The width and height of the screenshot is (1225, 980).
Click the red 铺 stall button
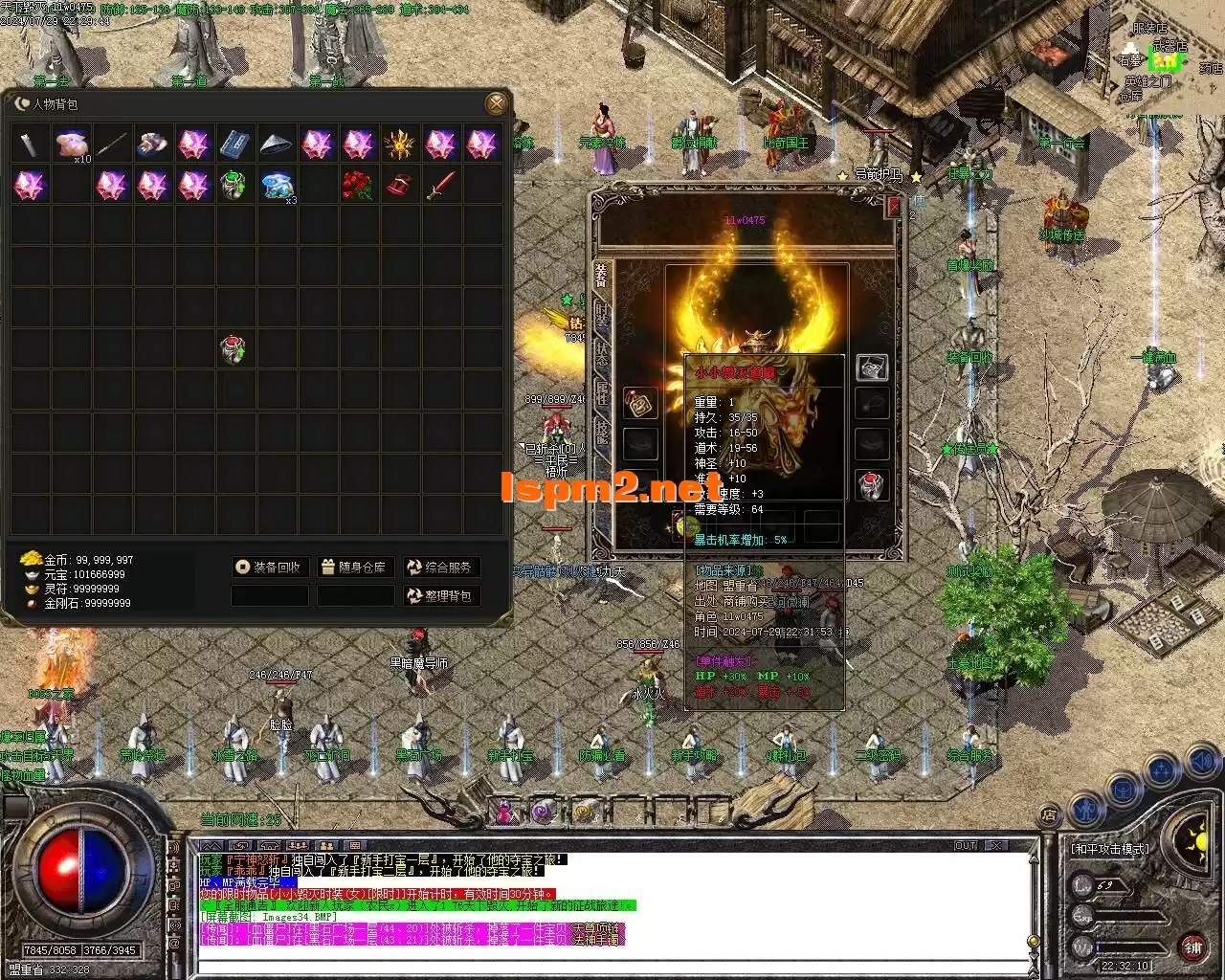[1192, 948]
